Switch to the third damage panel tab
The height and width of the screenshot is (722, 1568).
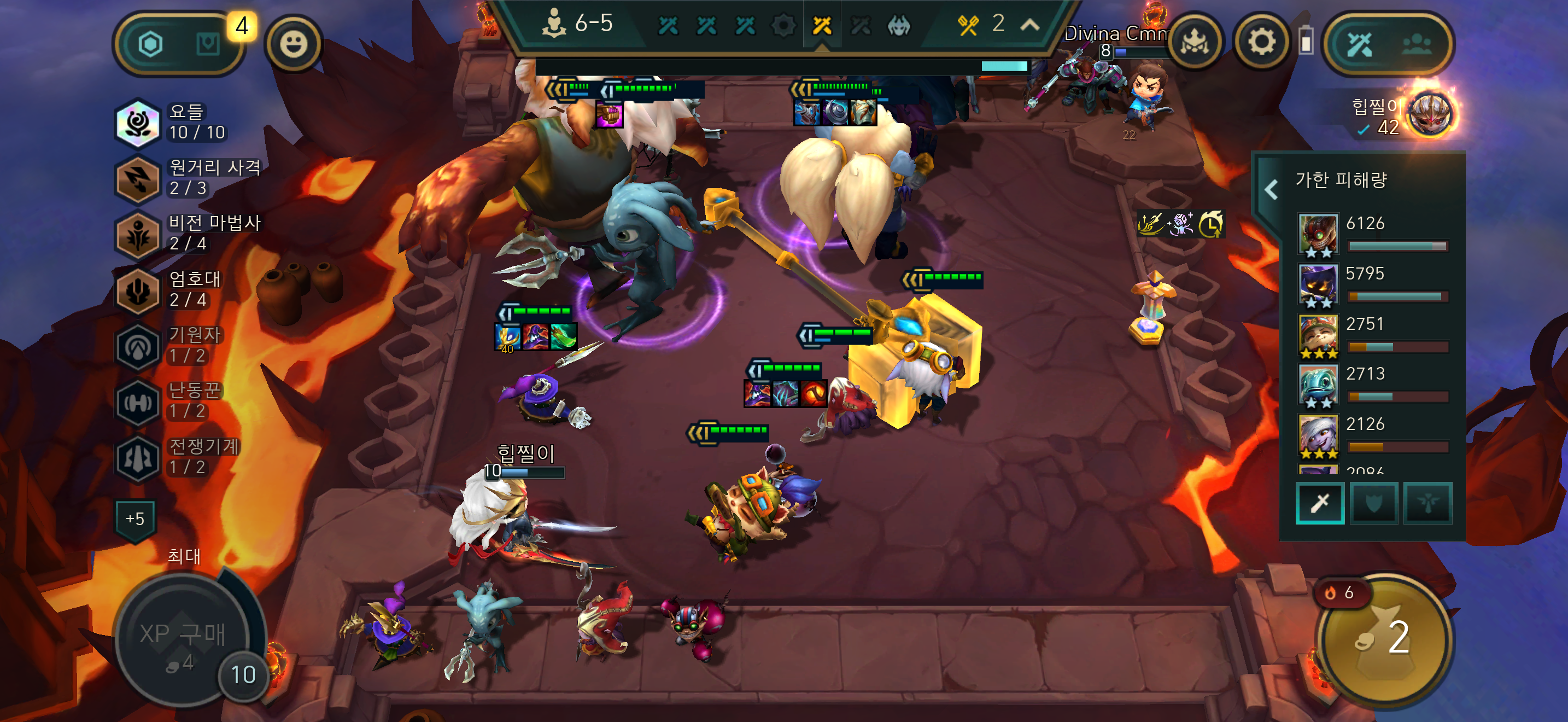coord(1427,503)
